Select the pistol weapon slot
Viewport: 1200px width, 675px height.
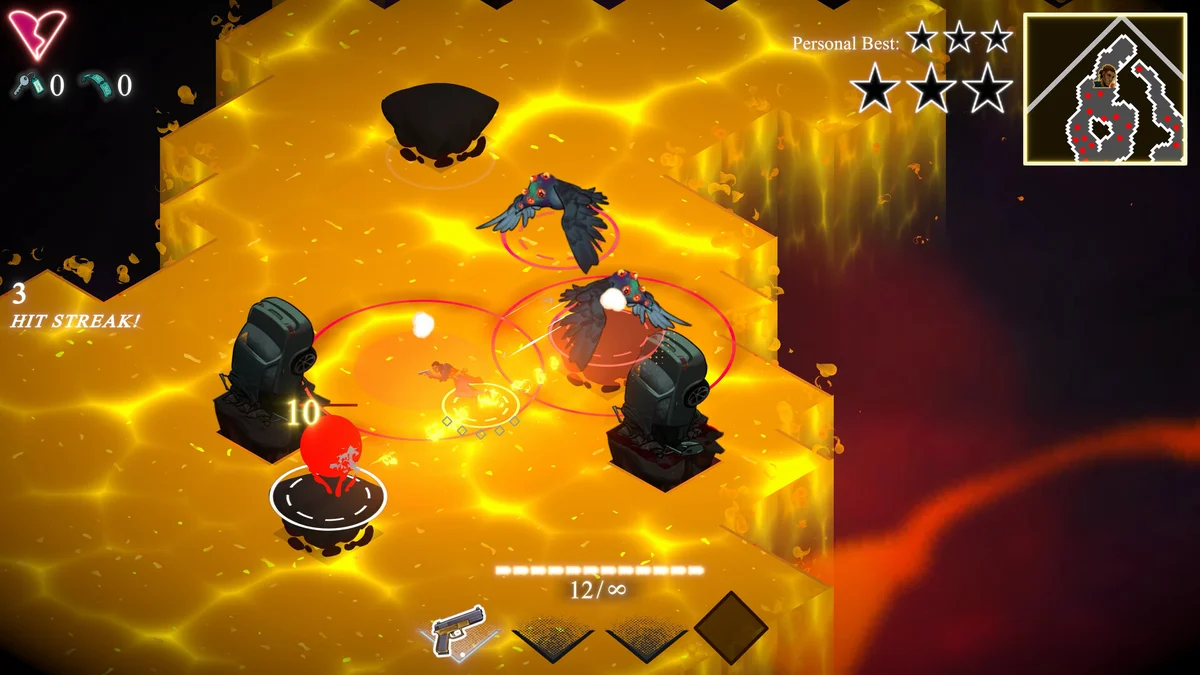point(459,632)
